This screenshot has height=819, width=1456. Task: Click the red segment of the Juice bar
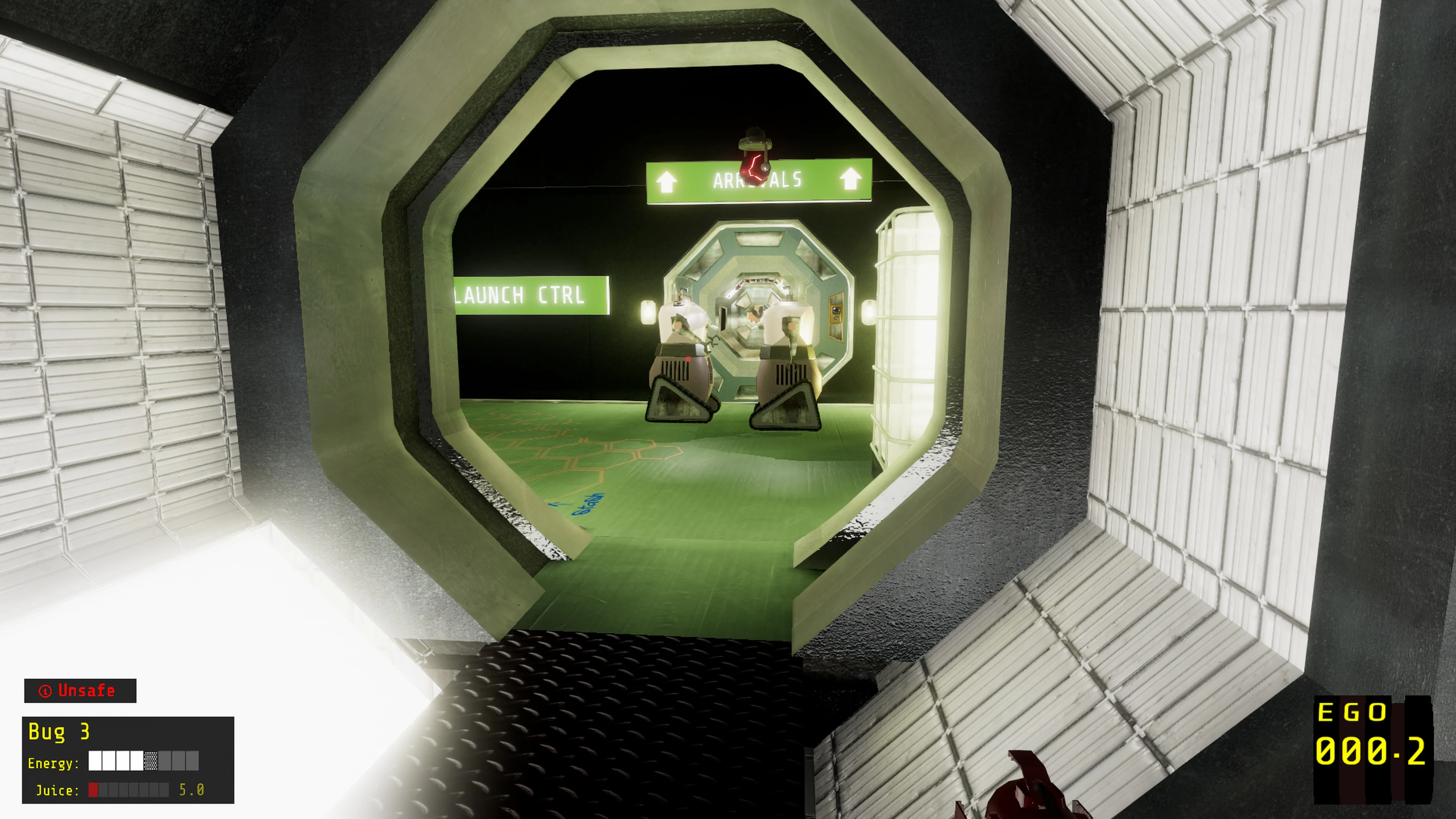pyautogui.click(x=93, y=789)
